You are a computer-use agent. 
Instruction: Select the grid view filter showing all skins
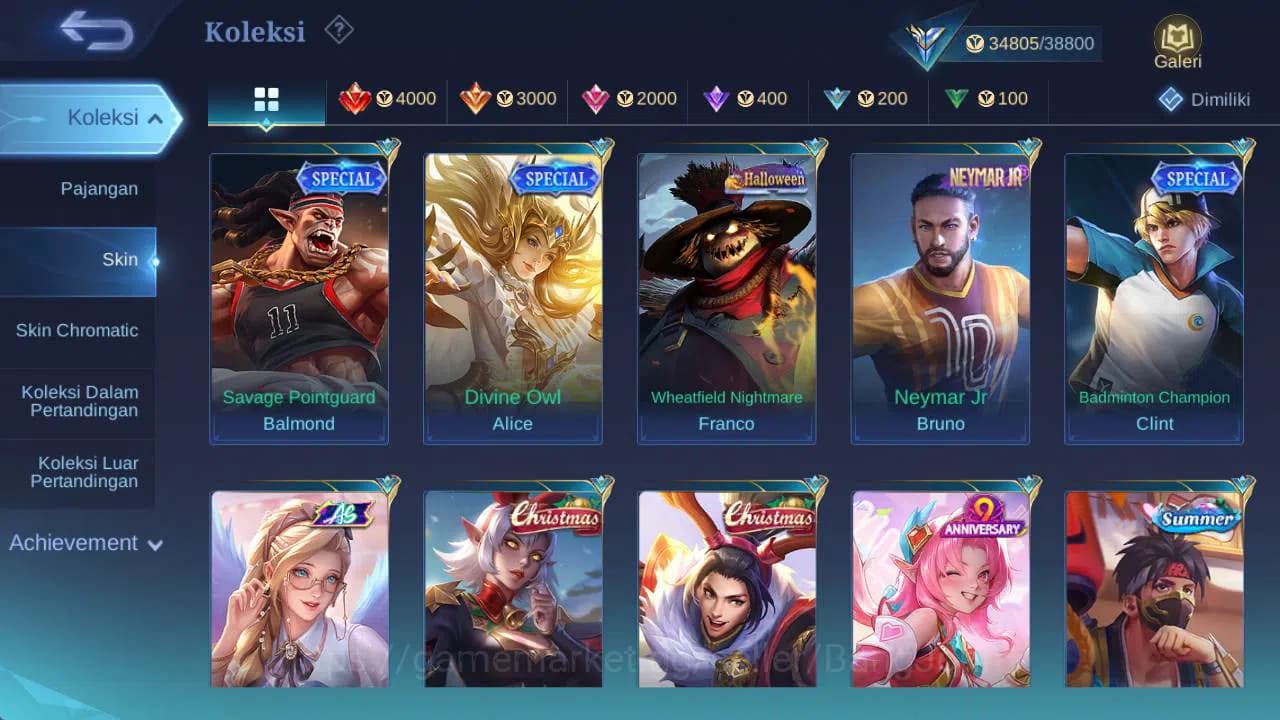[265, 99]
